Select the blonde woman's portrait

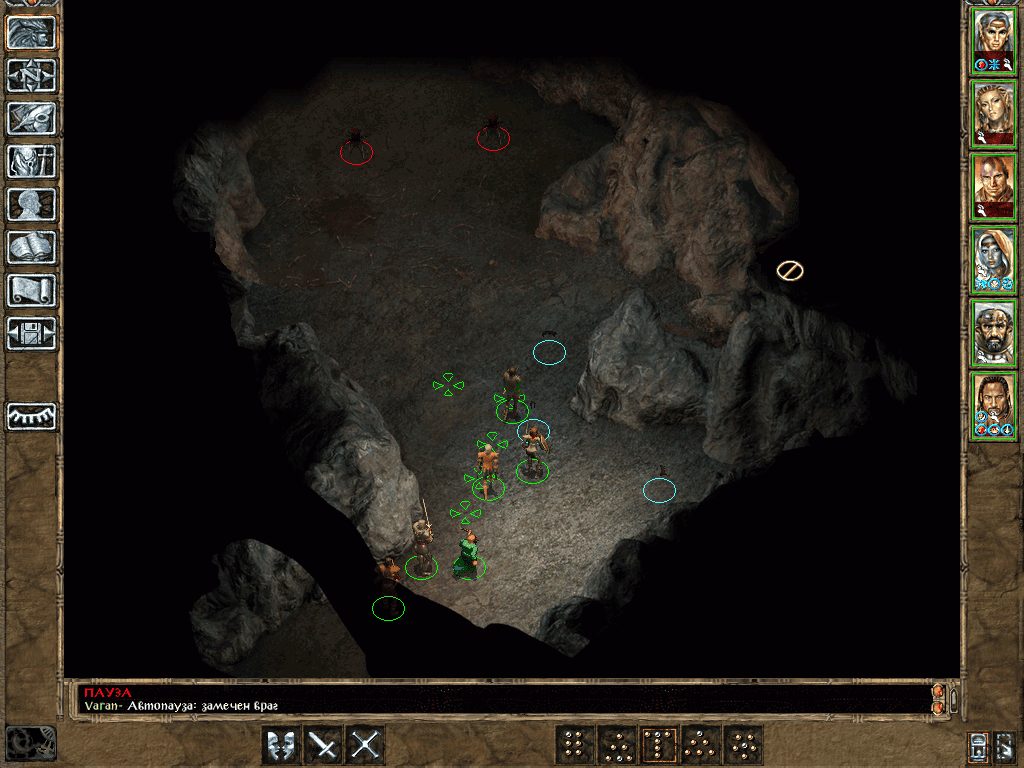pos(994,114)
